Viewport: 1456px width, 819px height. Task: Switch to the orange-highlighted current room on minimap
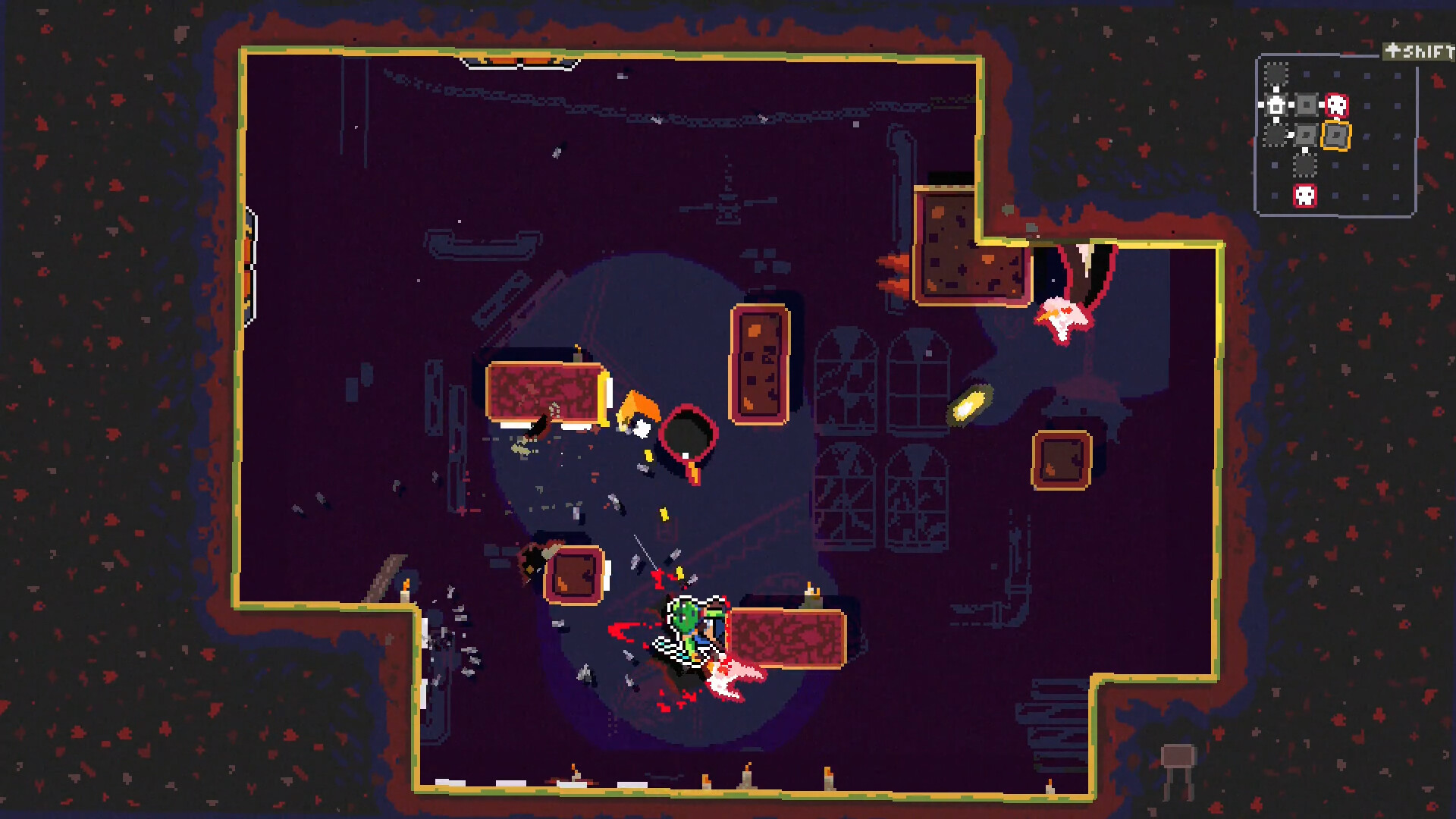point(1336,136)
